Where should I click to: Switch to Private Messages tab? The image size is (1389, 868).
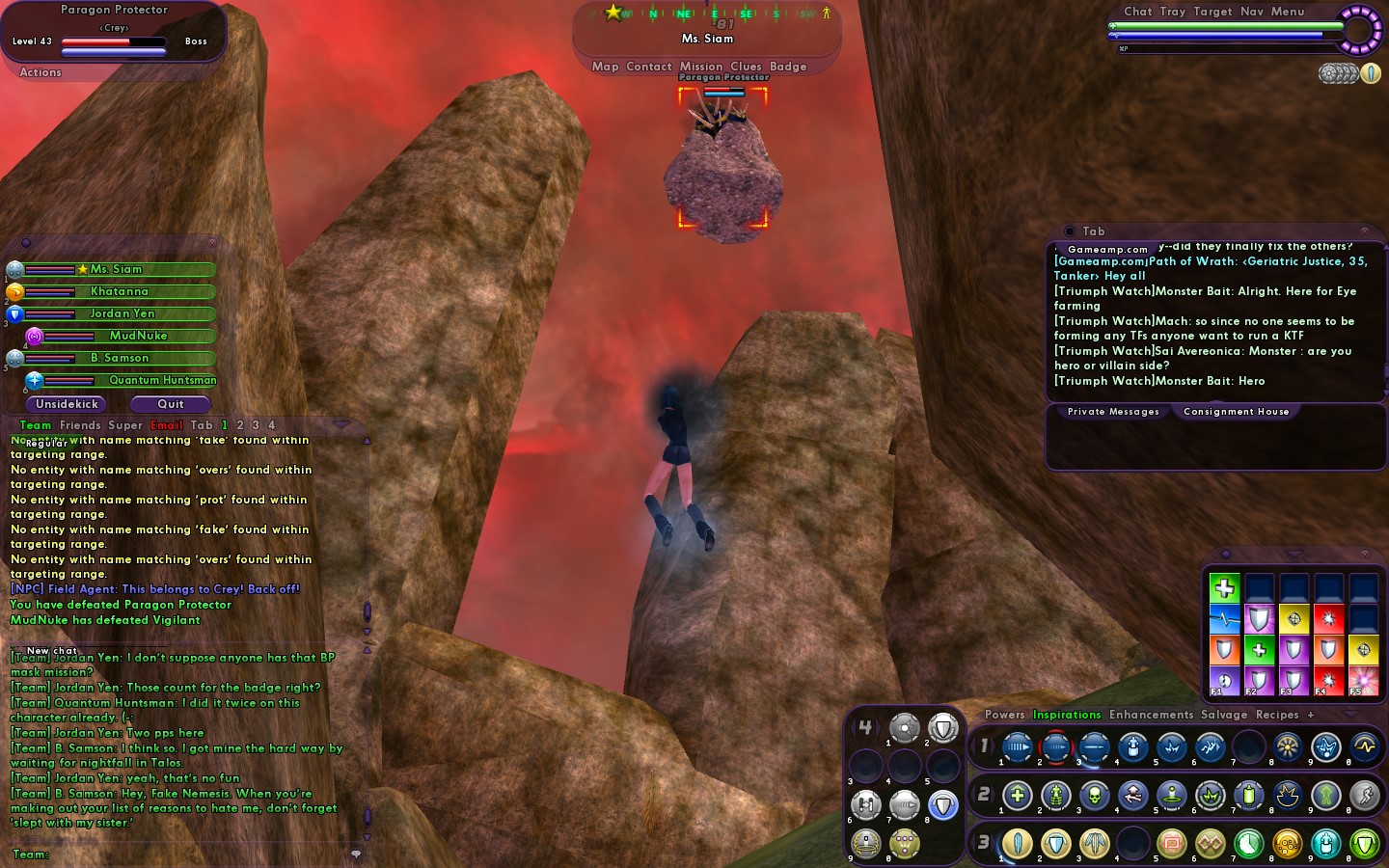coord(1113,412)
